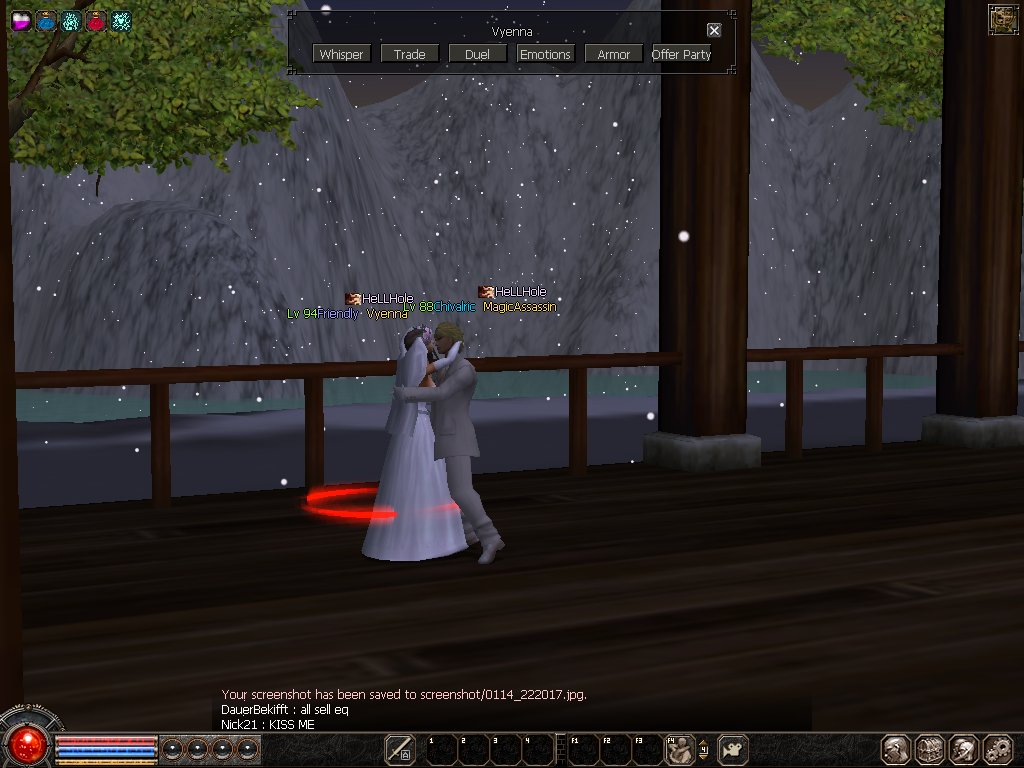Image resolution: width=1024 pixels, height=768 pixels.
Task: Click the portrait icon in top-right corner
Action: point(1003,20)
